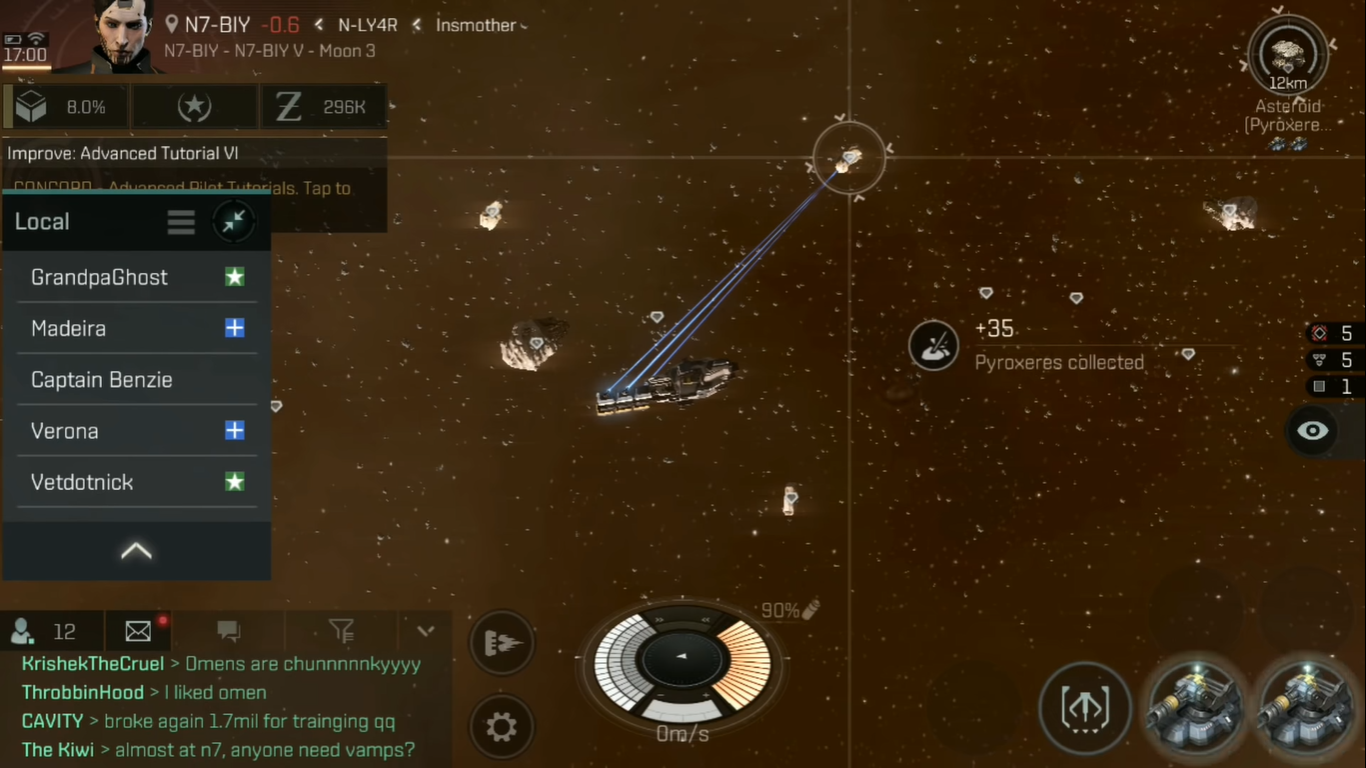This screenshot has width=1366, height=768.
Task: Open the autopilot ship icon button
Action: 500,643
